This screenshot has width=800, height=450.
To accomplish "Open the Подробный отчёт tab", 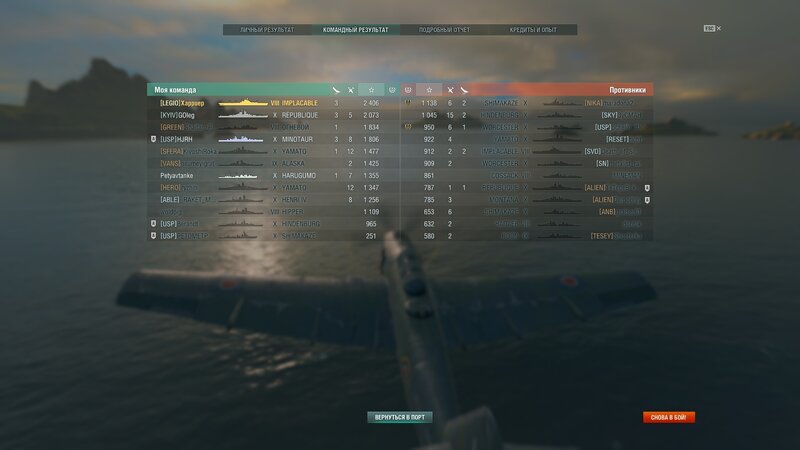I will tap(444, 30).
